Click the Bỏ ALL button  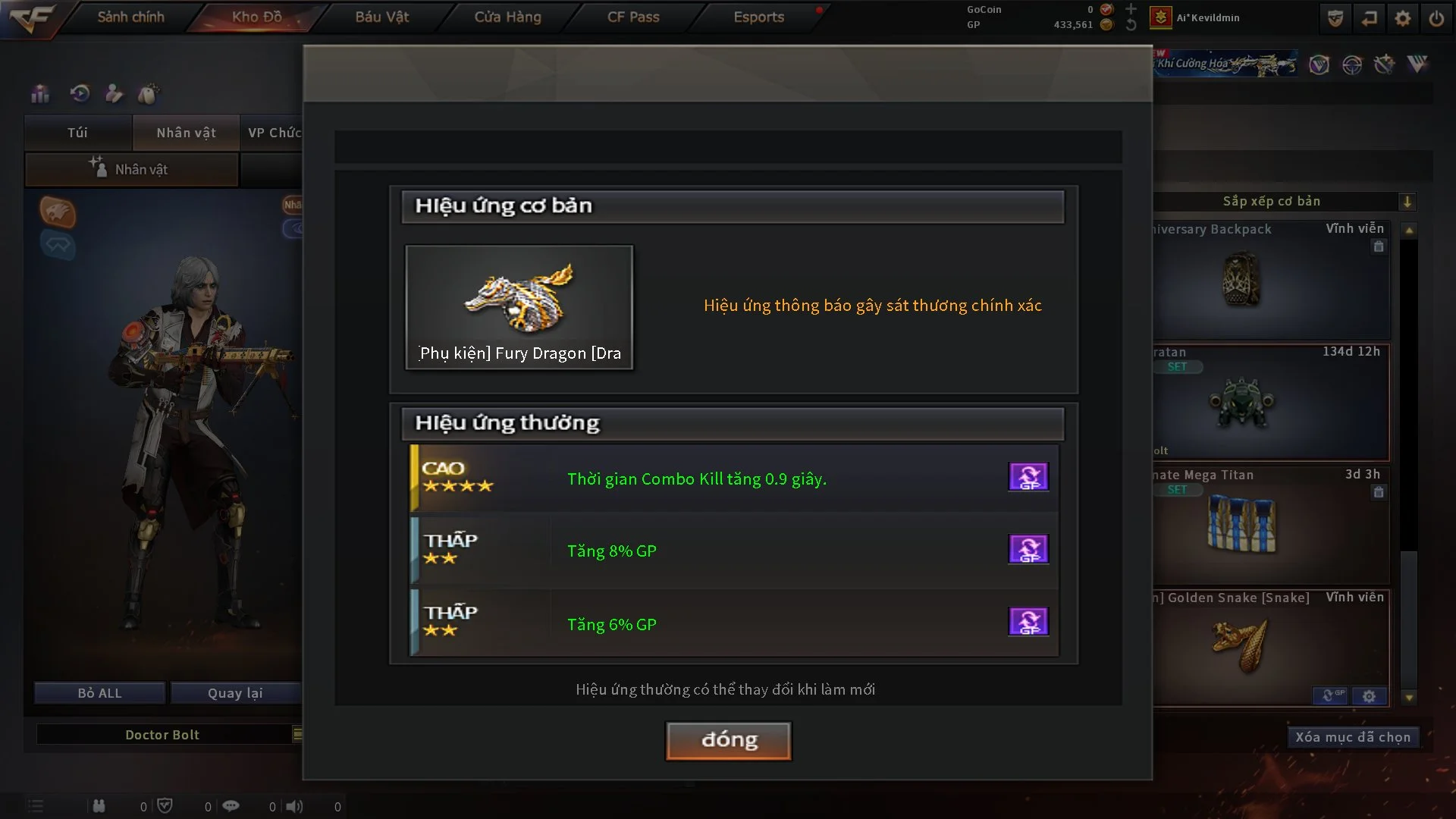click(99, 693)
